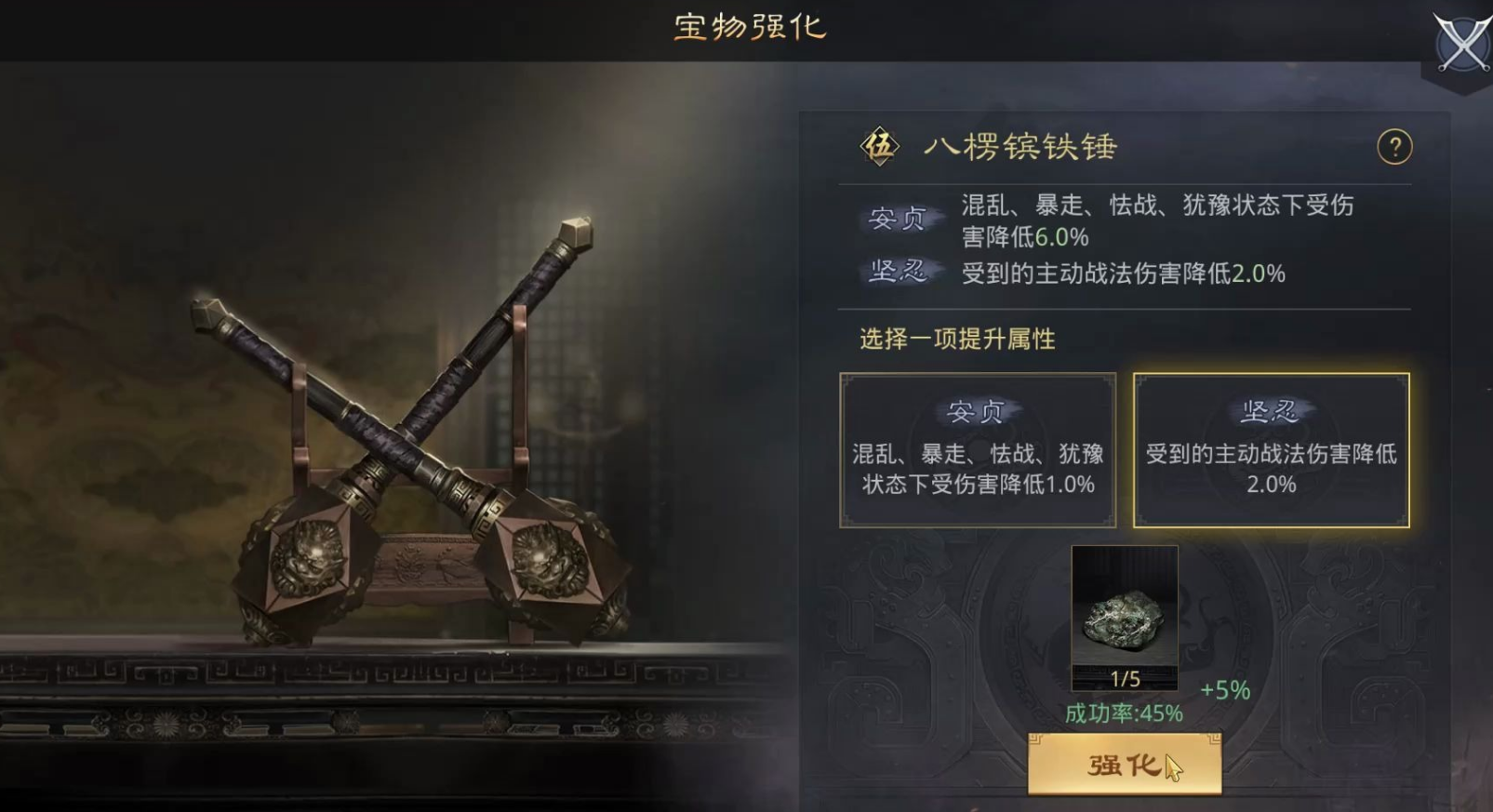
Task: Open the question mark help info
Action: [x=1393, y=147]
